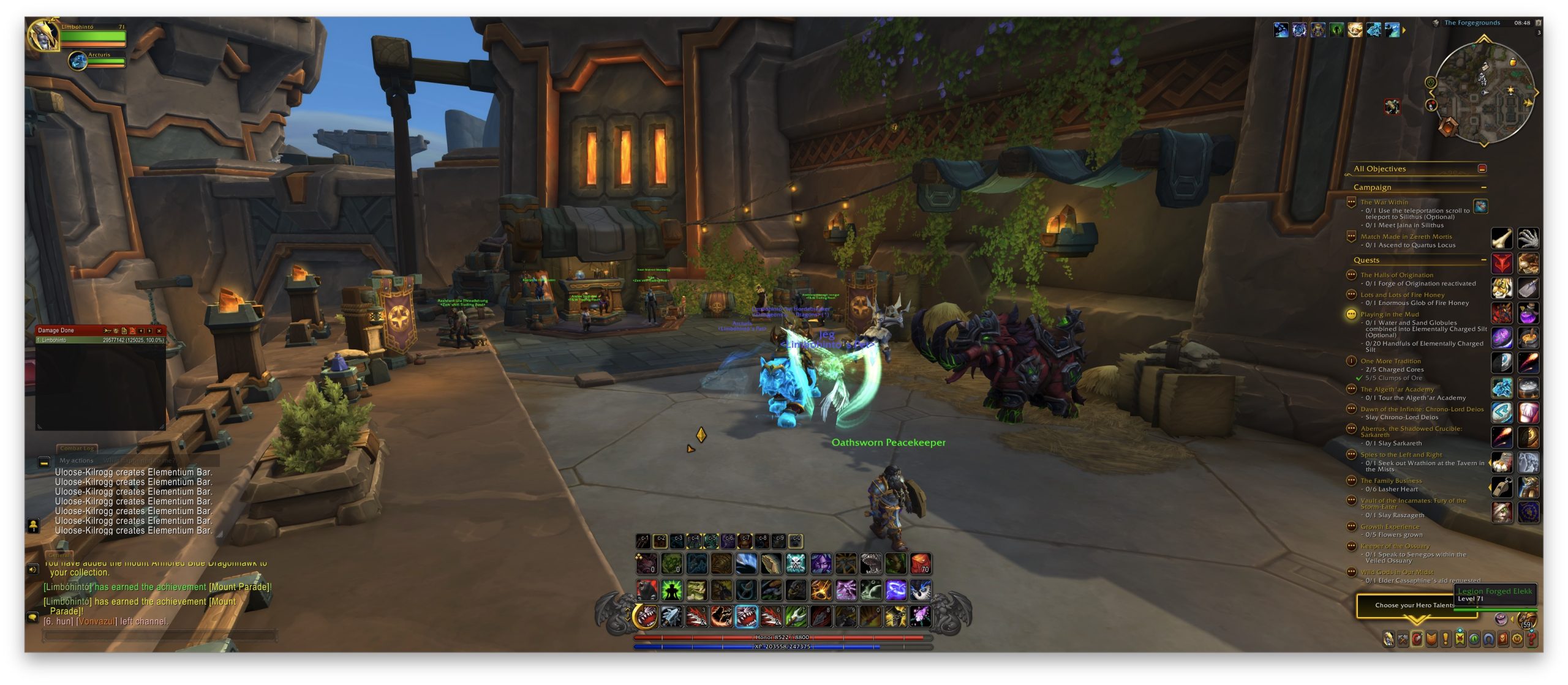Viewport: 1568px width, 685px height.
Task: Close the Damage Done meter window
Action: pyautogui.click(x=159, y=331)
